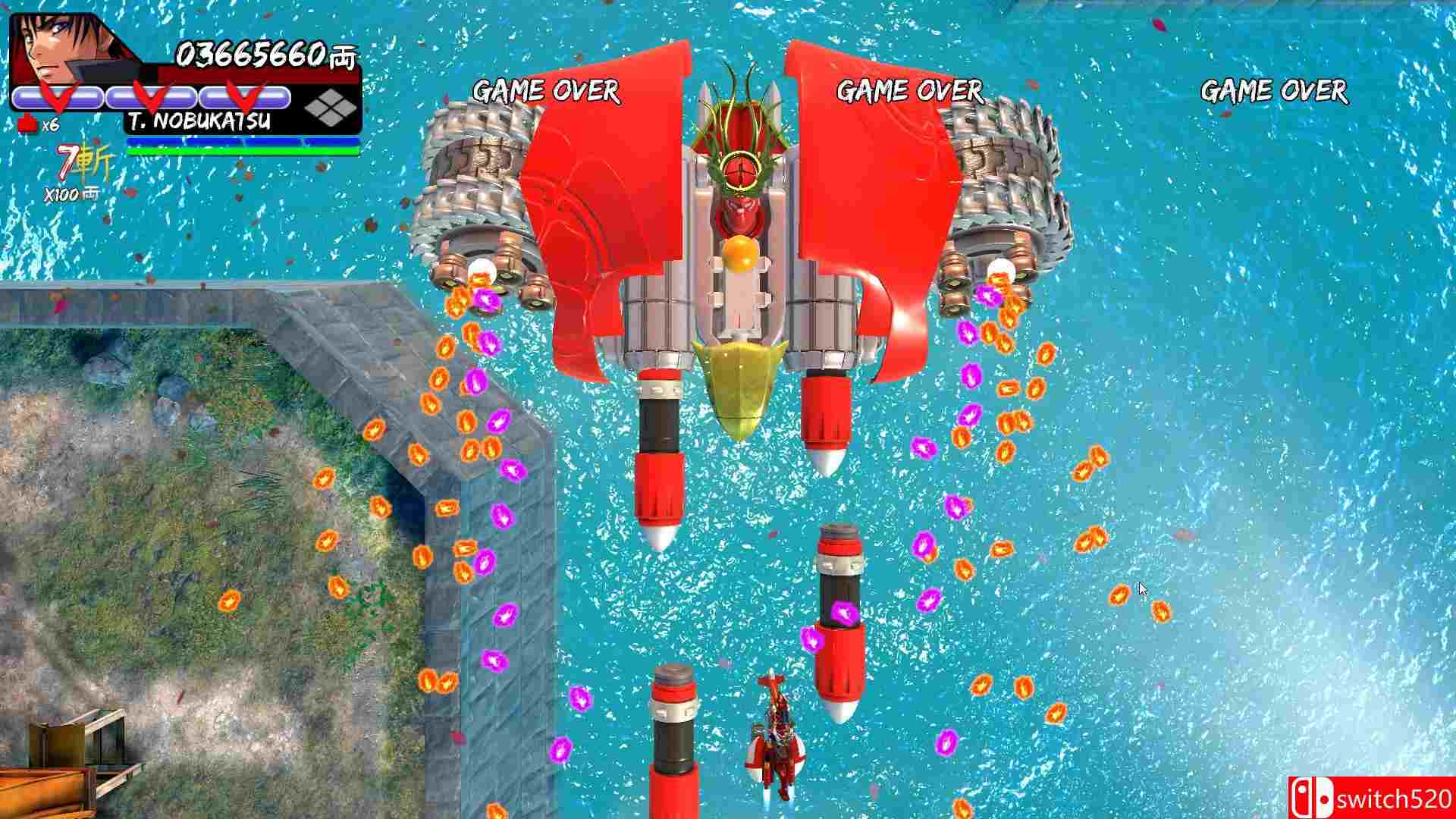Click the center GAME OVER text
The image size is (1456, 819).
point(910,93)
